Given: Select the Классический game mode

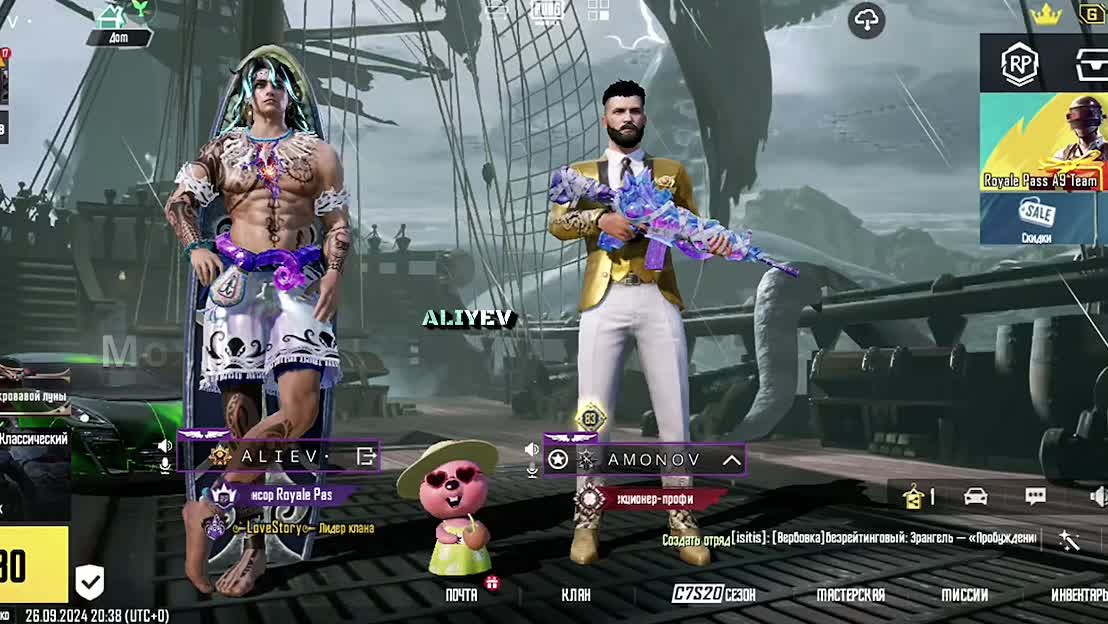Looking at the screenshot, I should point(34,439).
